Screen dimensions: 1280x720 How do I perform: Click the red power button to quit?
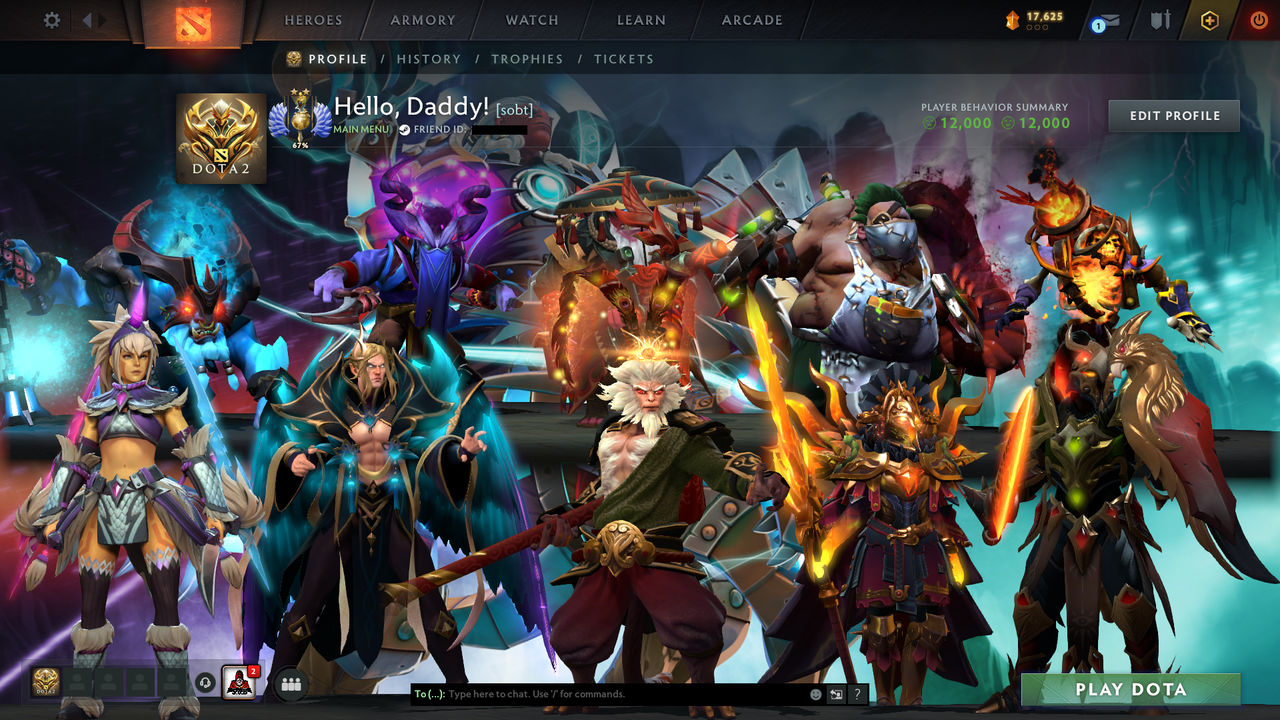[1259, 18]
